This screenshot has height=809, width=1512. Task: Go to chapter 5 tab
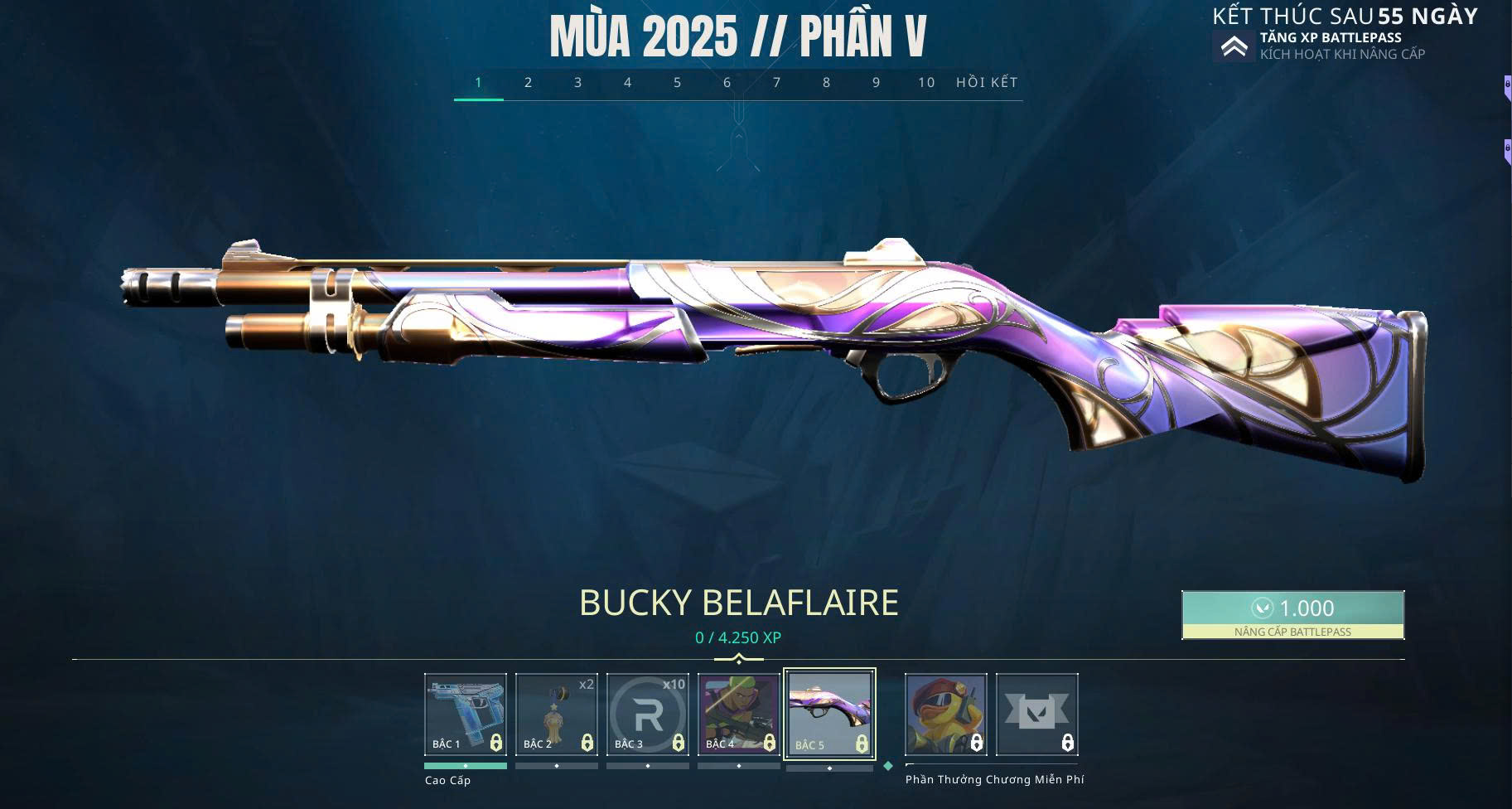pos(677,83)
